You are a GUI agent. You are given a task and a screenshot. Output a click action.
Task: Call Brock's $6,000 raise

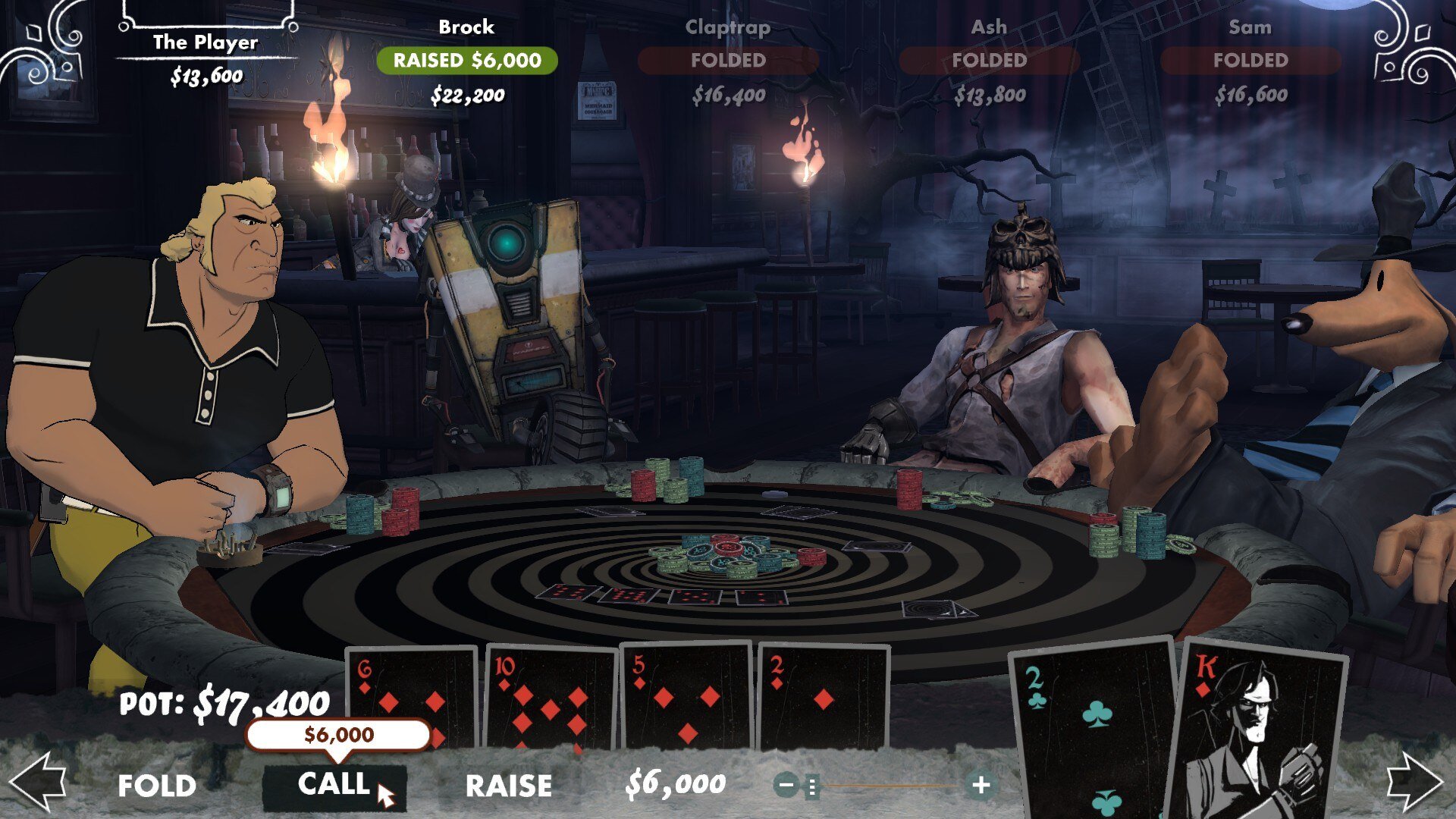[x=334, y=784]
